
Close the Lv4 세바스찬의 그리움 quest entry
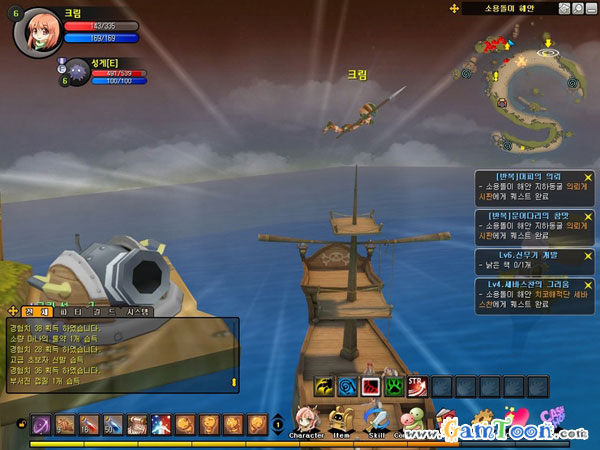click(588, 283)
